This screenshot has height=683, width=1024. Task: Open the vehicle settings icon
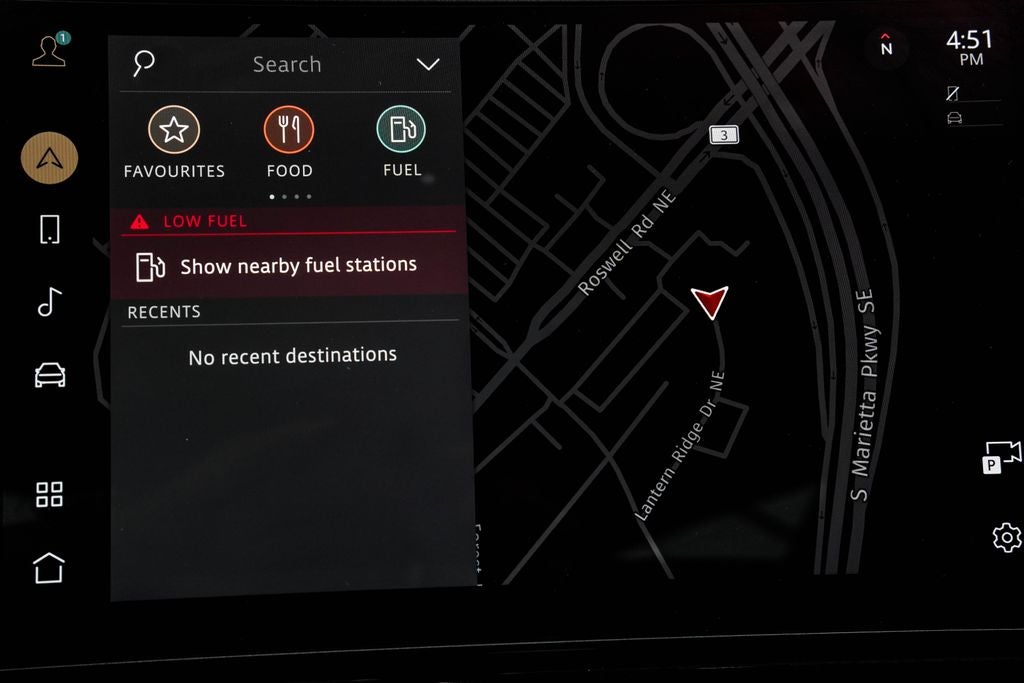point(49,375)
